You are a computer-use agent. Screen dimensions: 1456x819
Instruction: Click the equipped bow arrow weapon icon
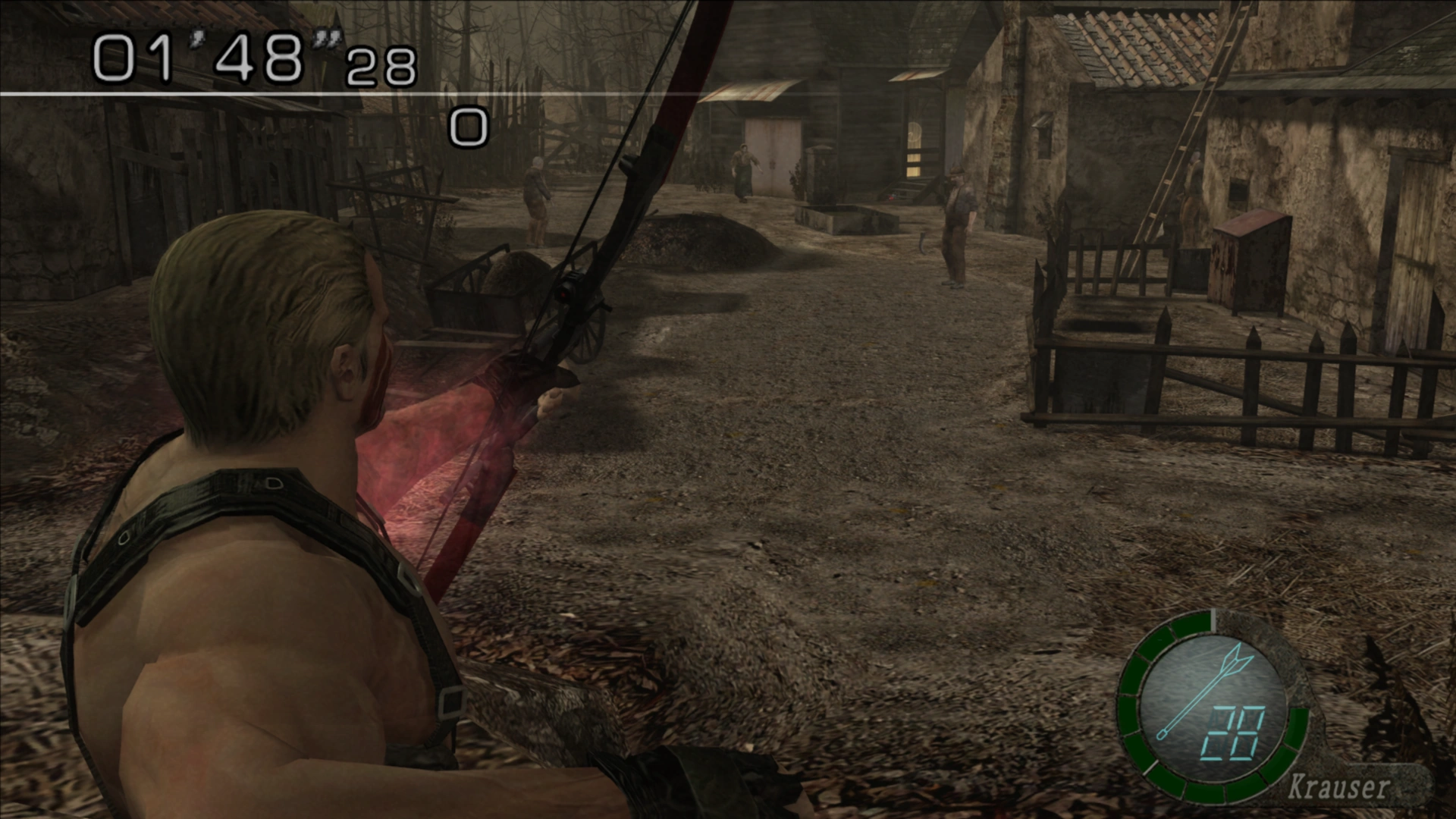click(1202, 689)
